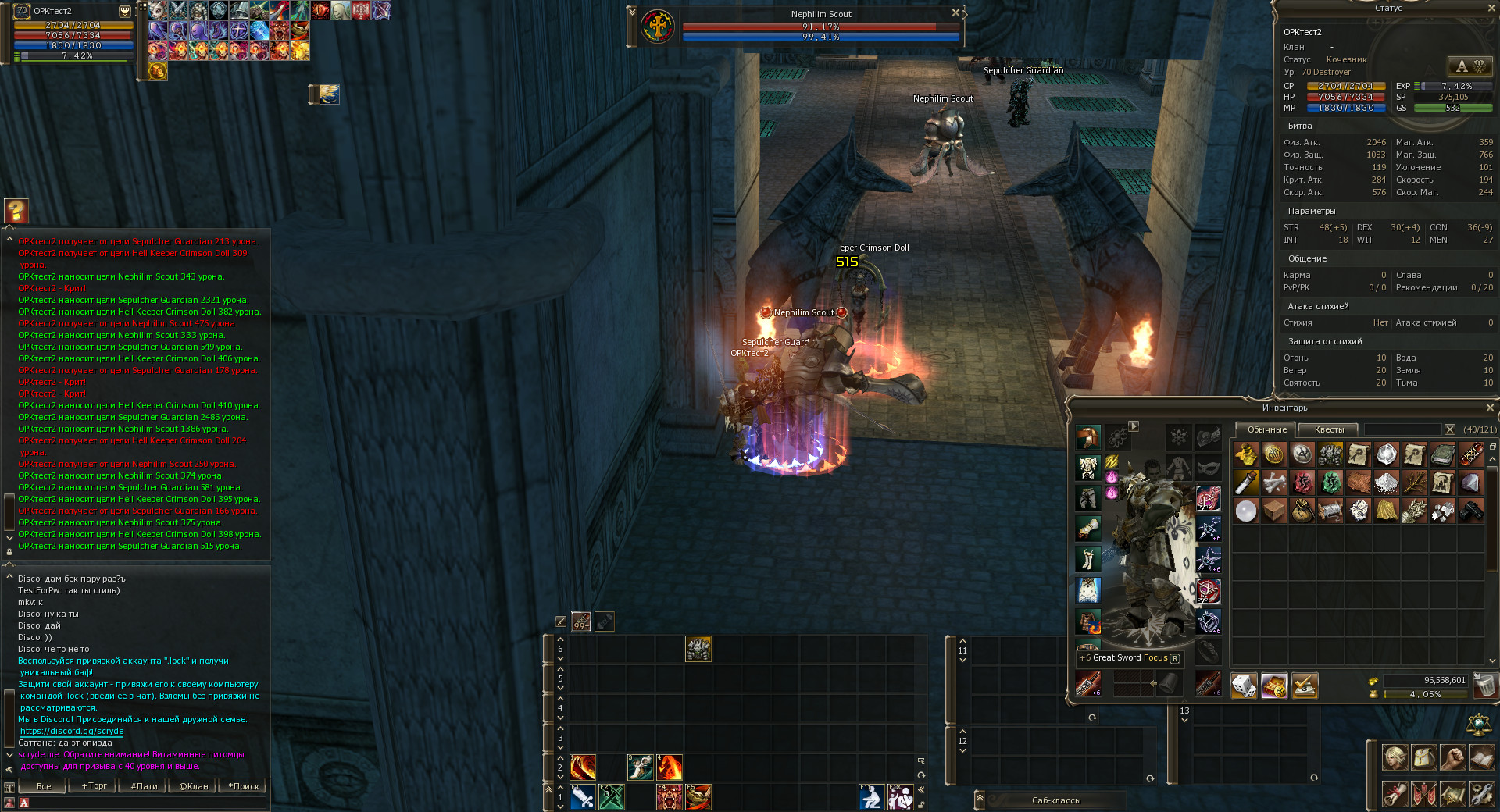Use the F11 sit action
This screenshot has height=812, width=1500.
pos(871,797)
